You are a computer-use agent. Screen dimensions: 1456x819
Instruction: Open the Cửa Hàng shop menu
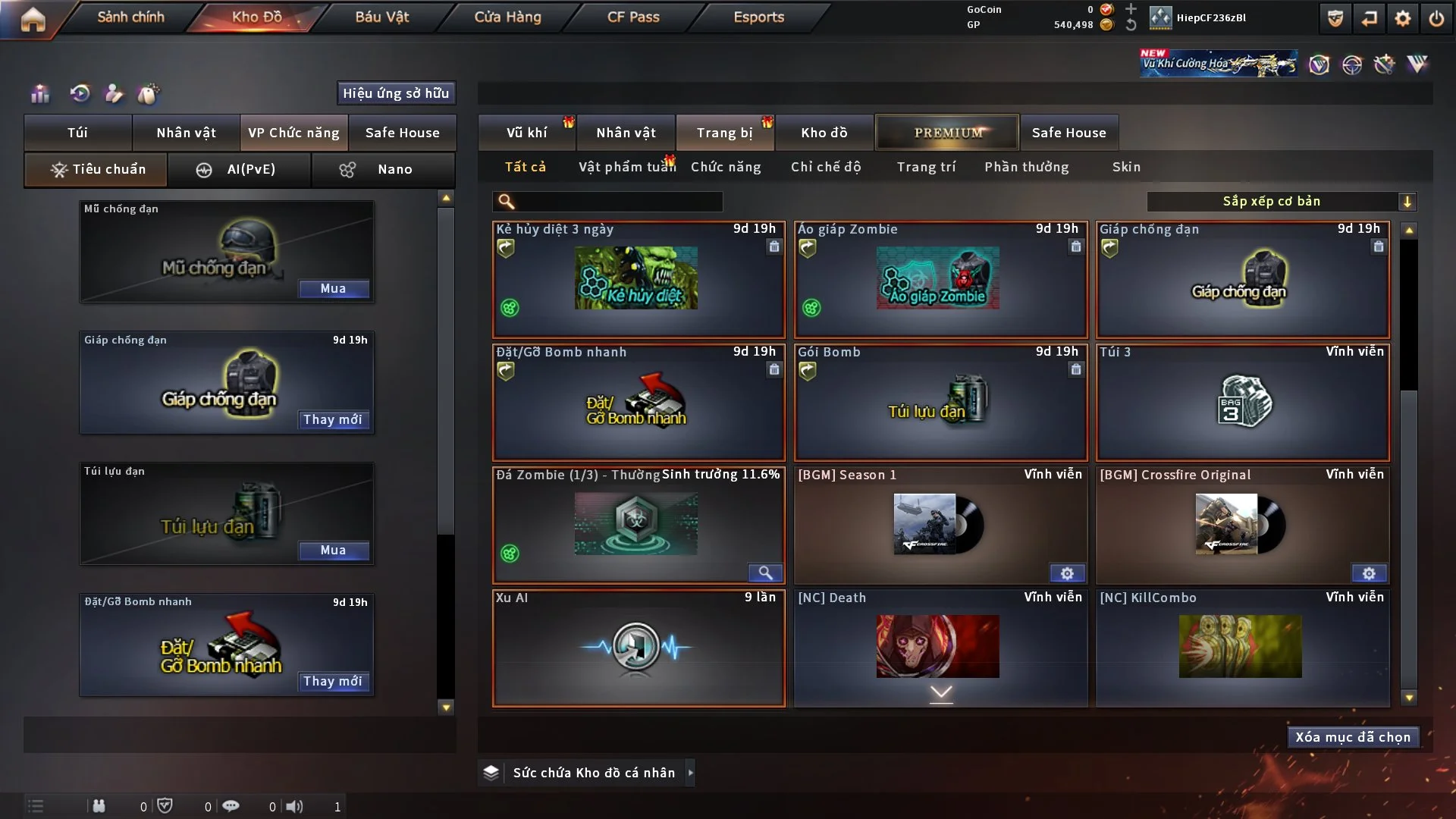point(507,17)
